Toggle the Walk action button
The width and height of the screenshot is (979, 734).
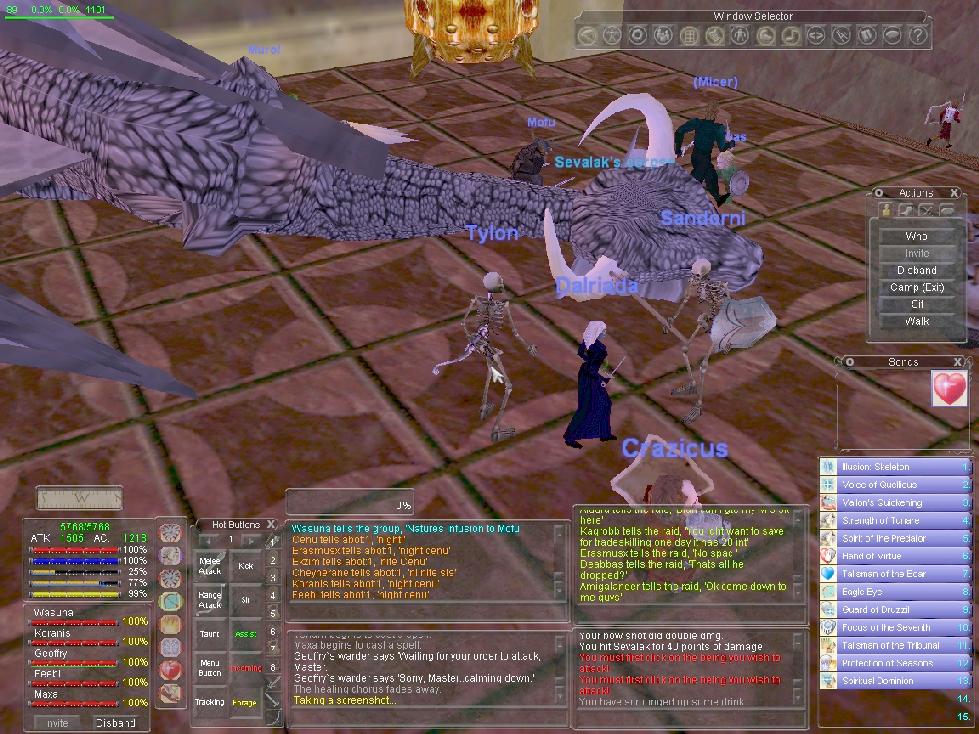click(916, 321)
